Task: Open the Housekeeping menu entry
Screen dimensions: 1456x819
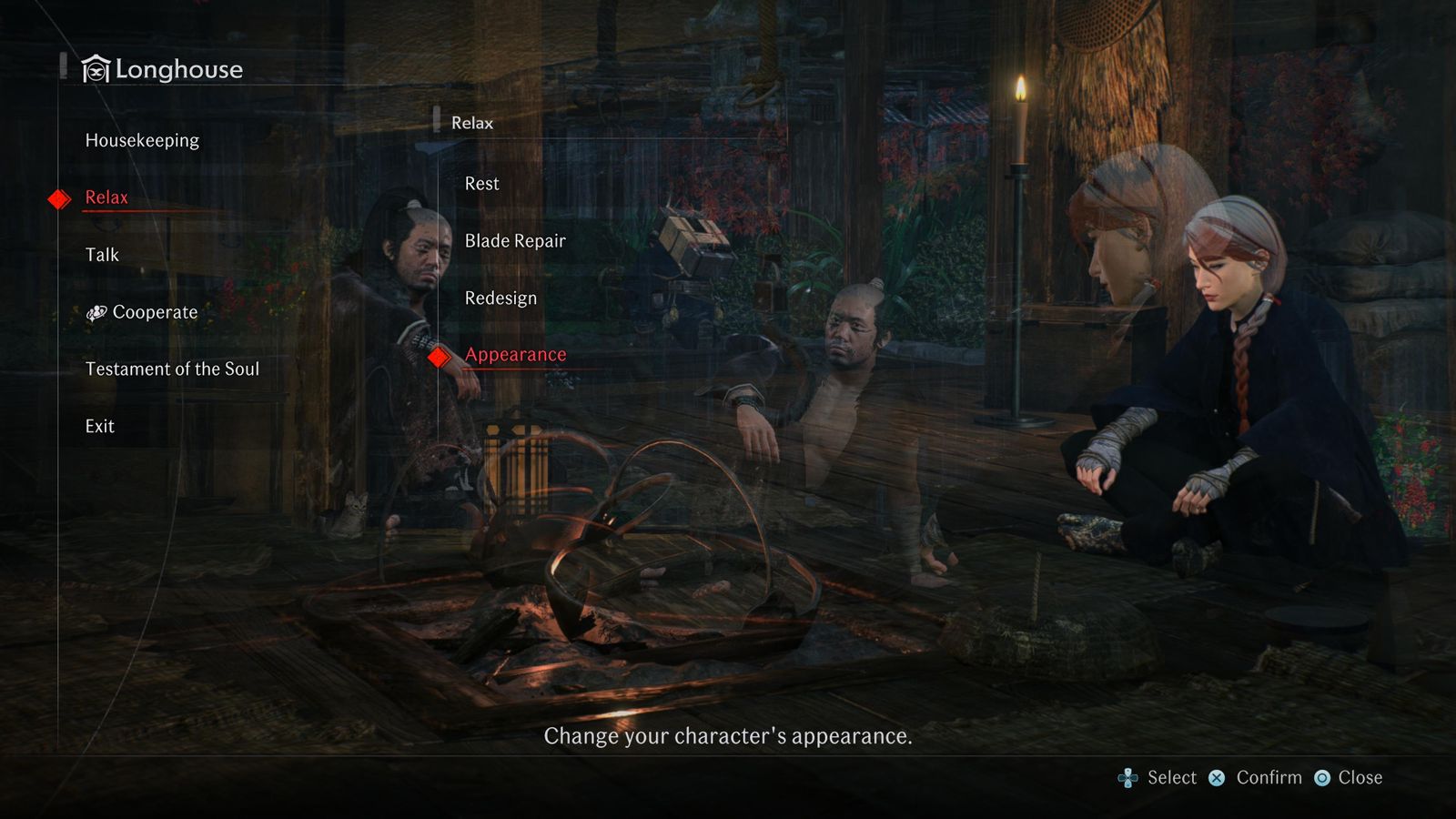Action: point(142,140)
